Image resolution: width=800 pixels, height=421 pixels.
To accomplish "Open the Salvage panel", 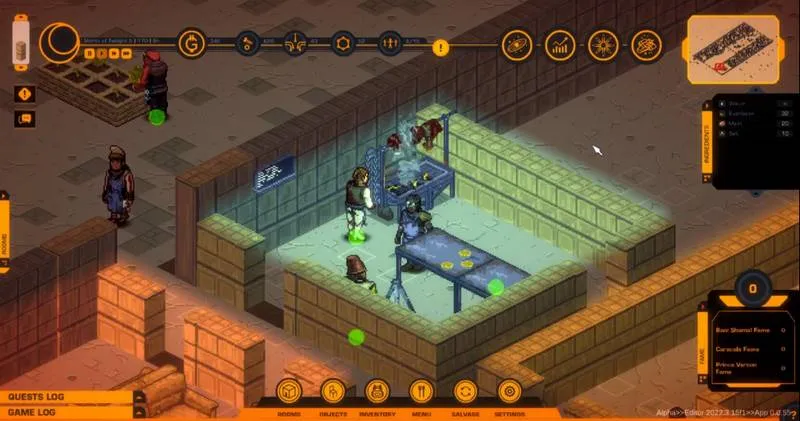I will click(465, 392).
